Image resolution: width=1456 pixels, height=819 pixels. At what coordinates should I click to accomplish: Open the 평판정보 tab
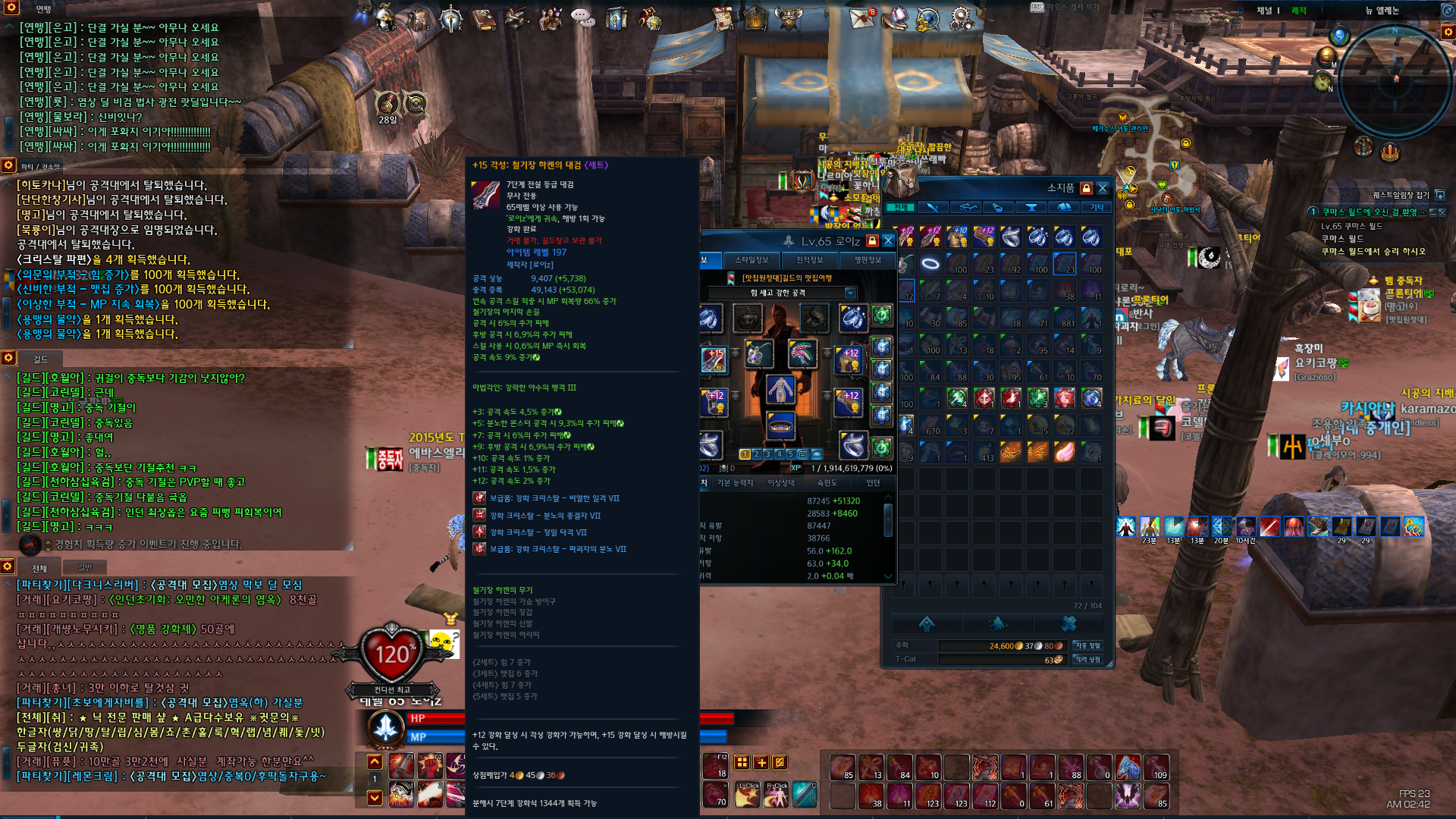868,260
